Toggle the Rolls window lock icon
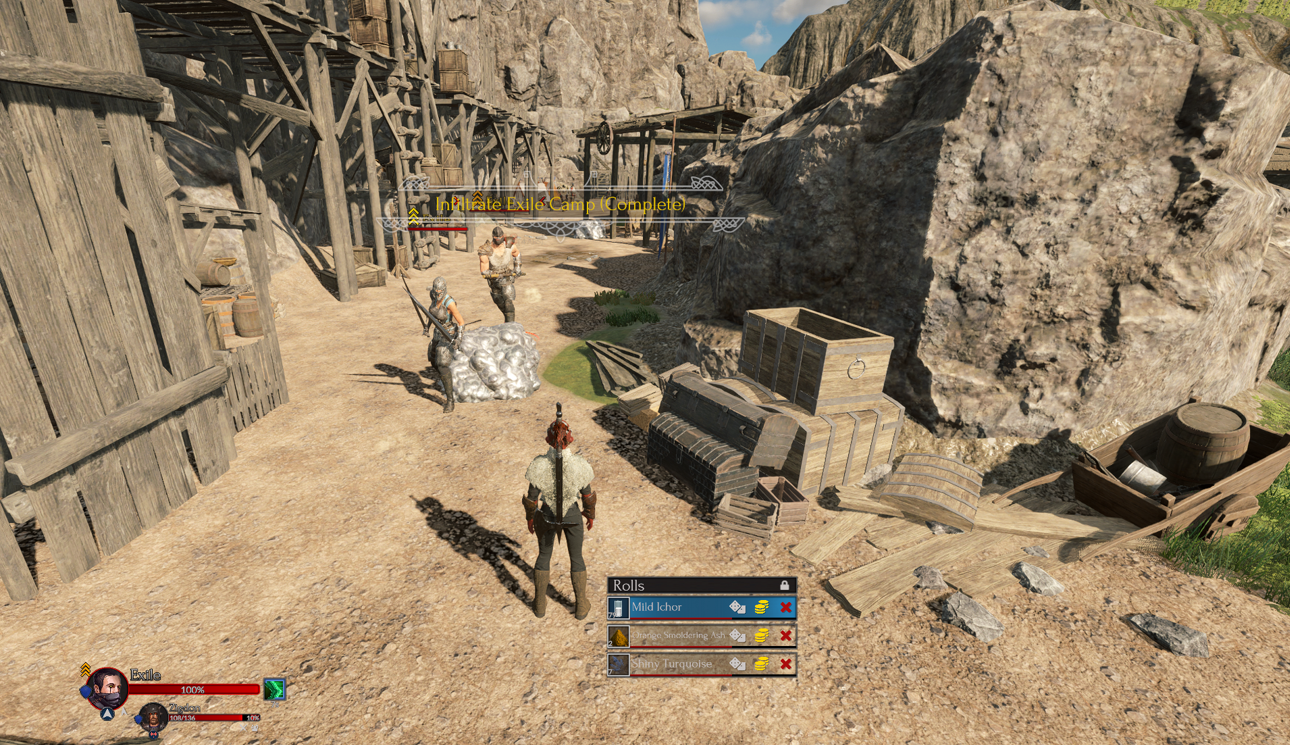 [x=785, y=585]
